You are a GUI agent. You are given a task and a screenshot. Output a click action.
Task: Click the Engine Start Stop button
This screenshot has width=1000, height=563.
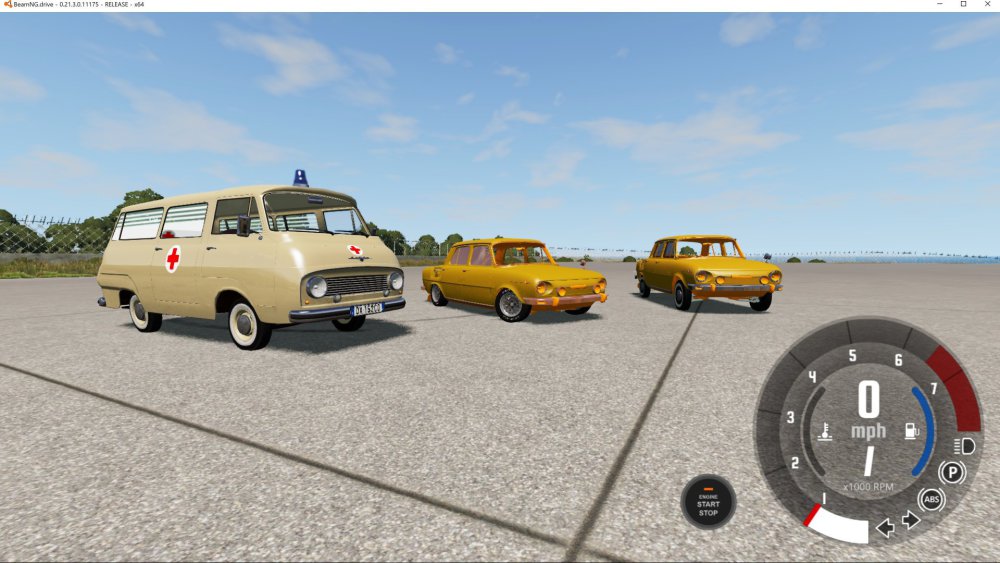pos(708,501)
